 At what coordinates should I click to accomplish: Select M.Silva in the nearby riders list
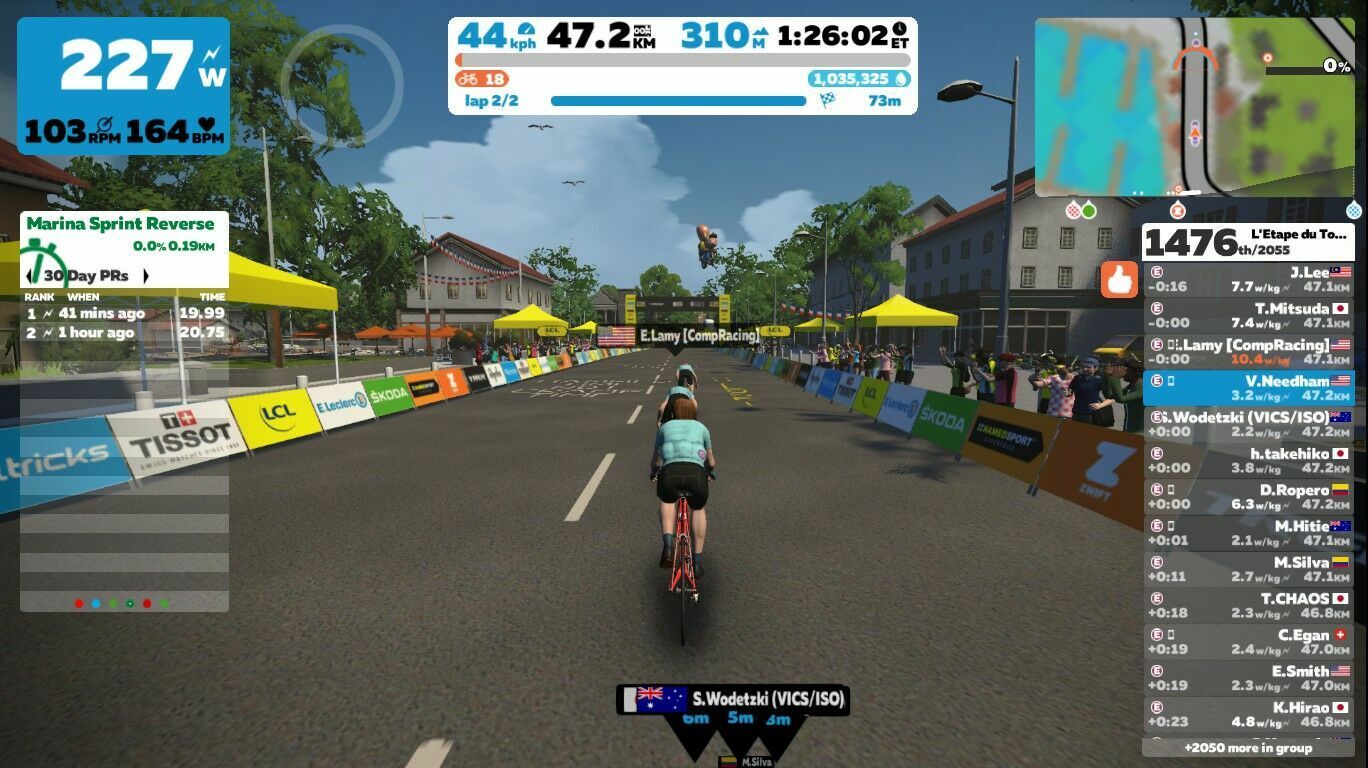coord(1248,569)
